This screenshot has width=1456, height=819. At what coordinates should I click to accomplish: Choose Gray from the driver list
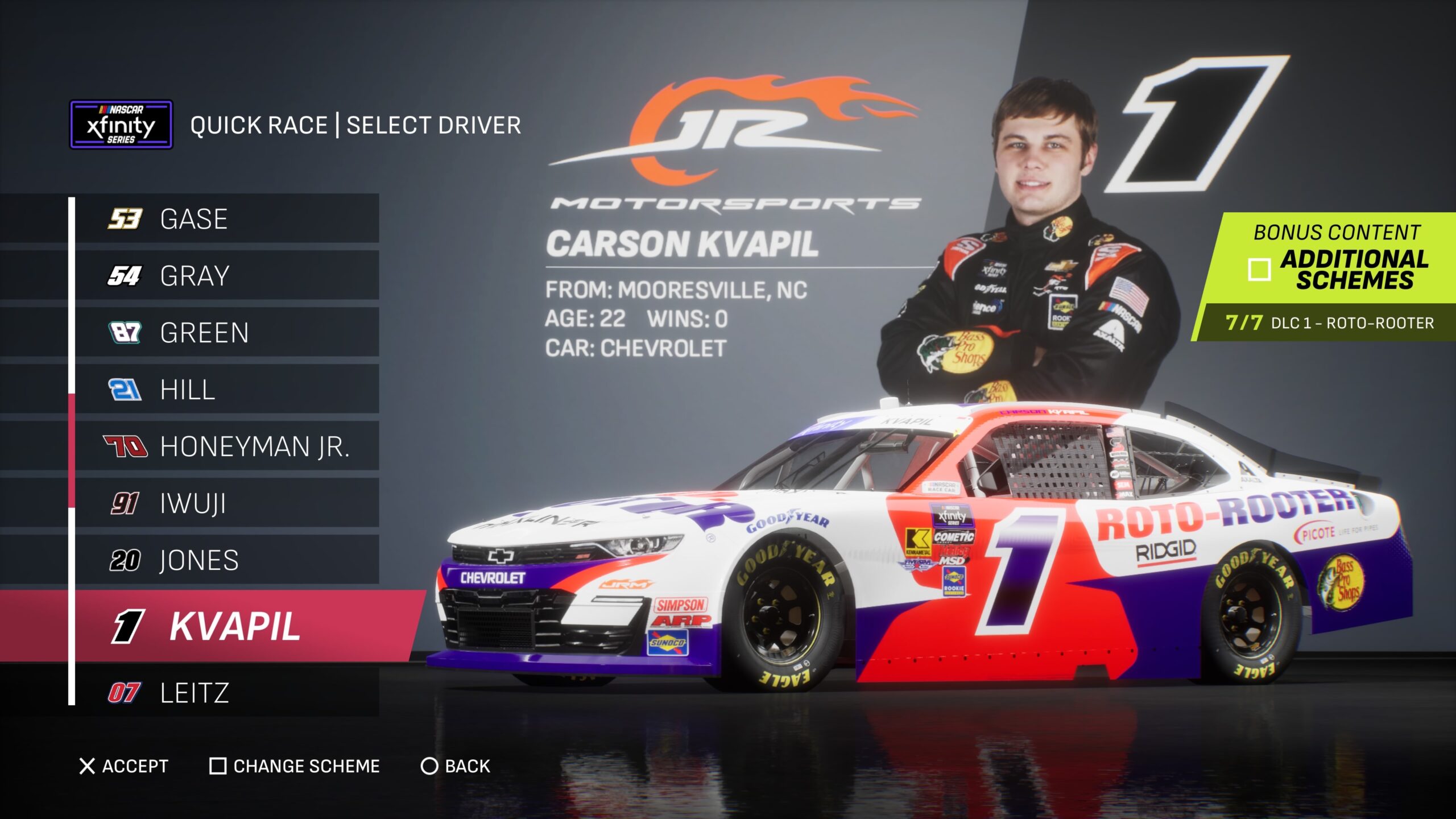coord(226,276)
